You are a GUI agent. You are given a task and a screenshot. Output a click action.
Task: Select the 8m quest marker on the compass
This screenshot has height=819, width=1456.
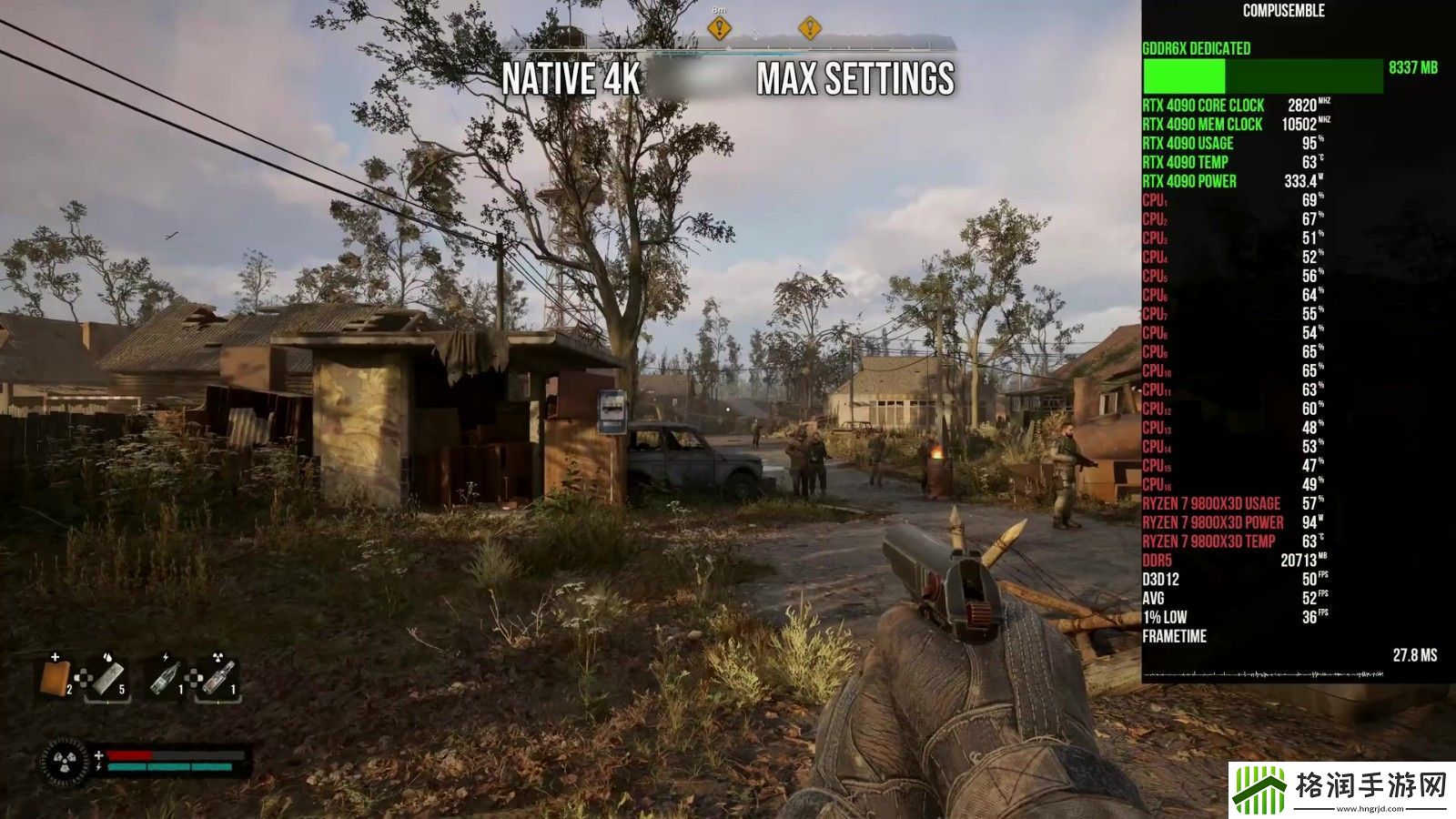pos(719,28)
